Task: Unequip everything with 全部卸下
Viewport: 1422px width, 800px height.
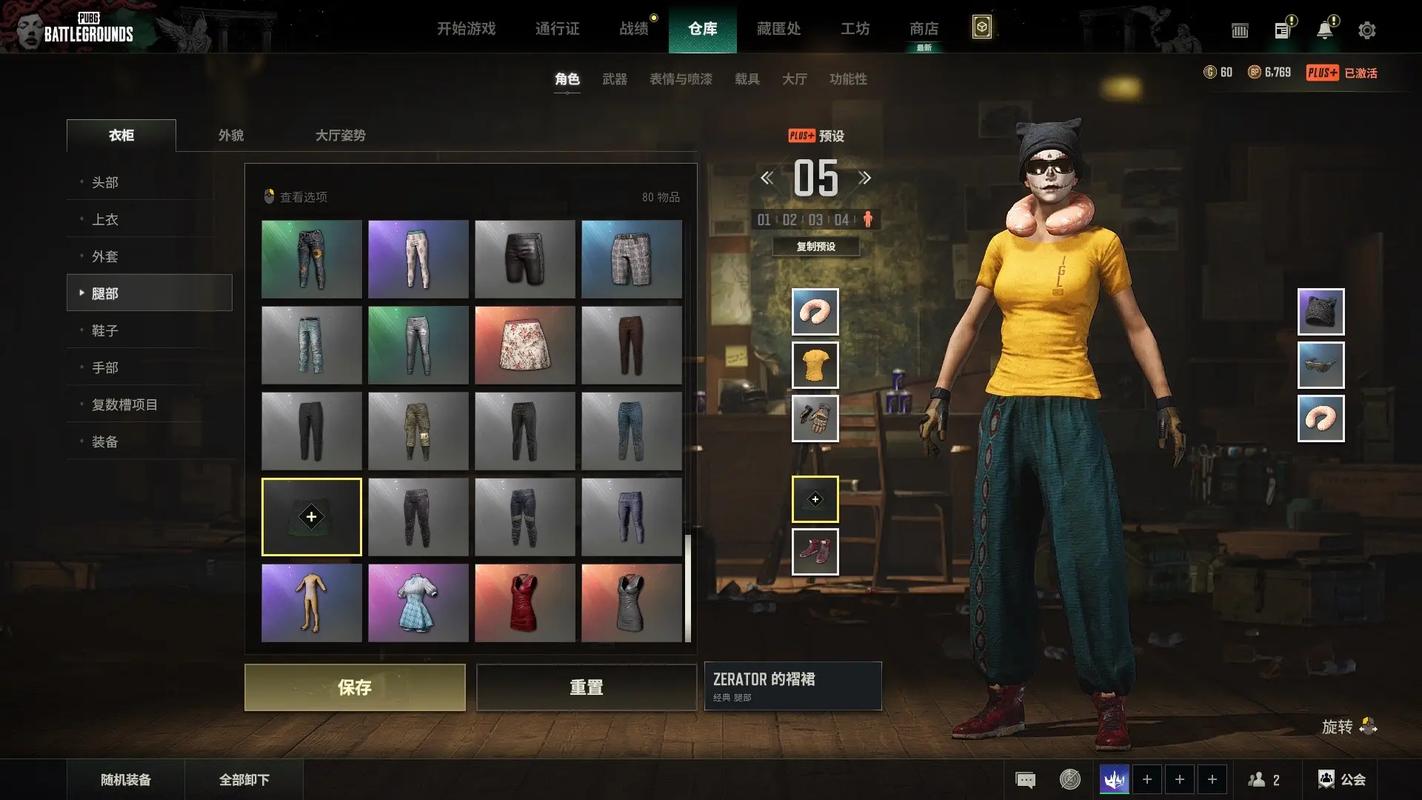Action: pyautogui.click(x=244, y=780)
